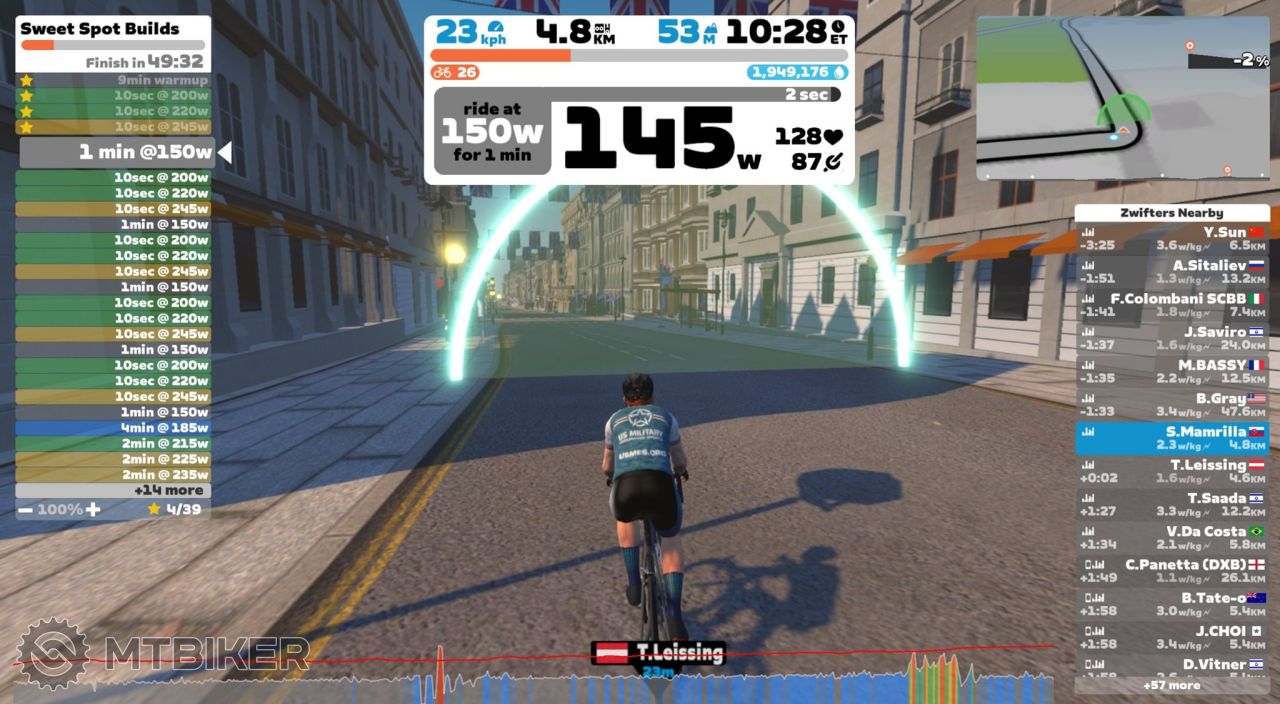The height and width of the screenshot is (704, 1280).
Task: Select the 2min @ 235w interval row
Action: pyautogui.click(x=113, y=475)
